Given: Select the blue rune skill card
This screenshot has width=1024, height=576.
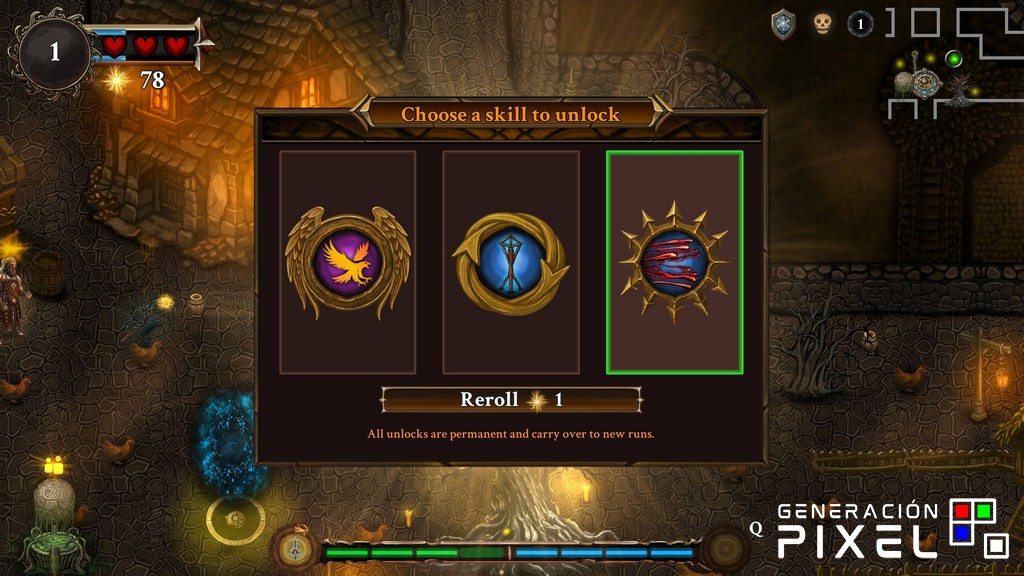Looking at the screenshot, I should pos(511,262).
